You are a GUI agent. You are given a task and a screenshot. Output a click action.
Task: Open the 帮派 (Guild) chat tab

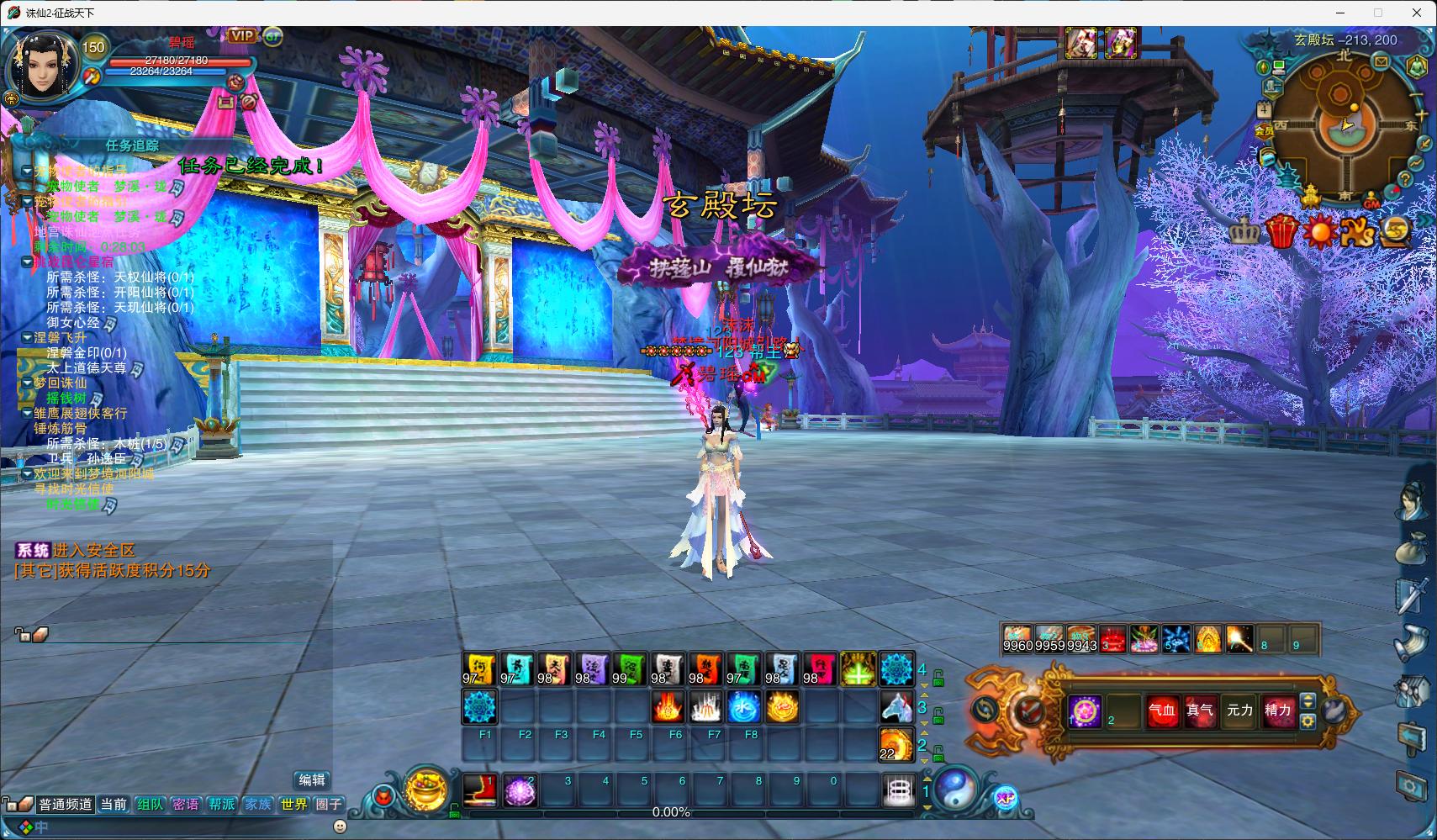point(222,805)
